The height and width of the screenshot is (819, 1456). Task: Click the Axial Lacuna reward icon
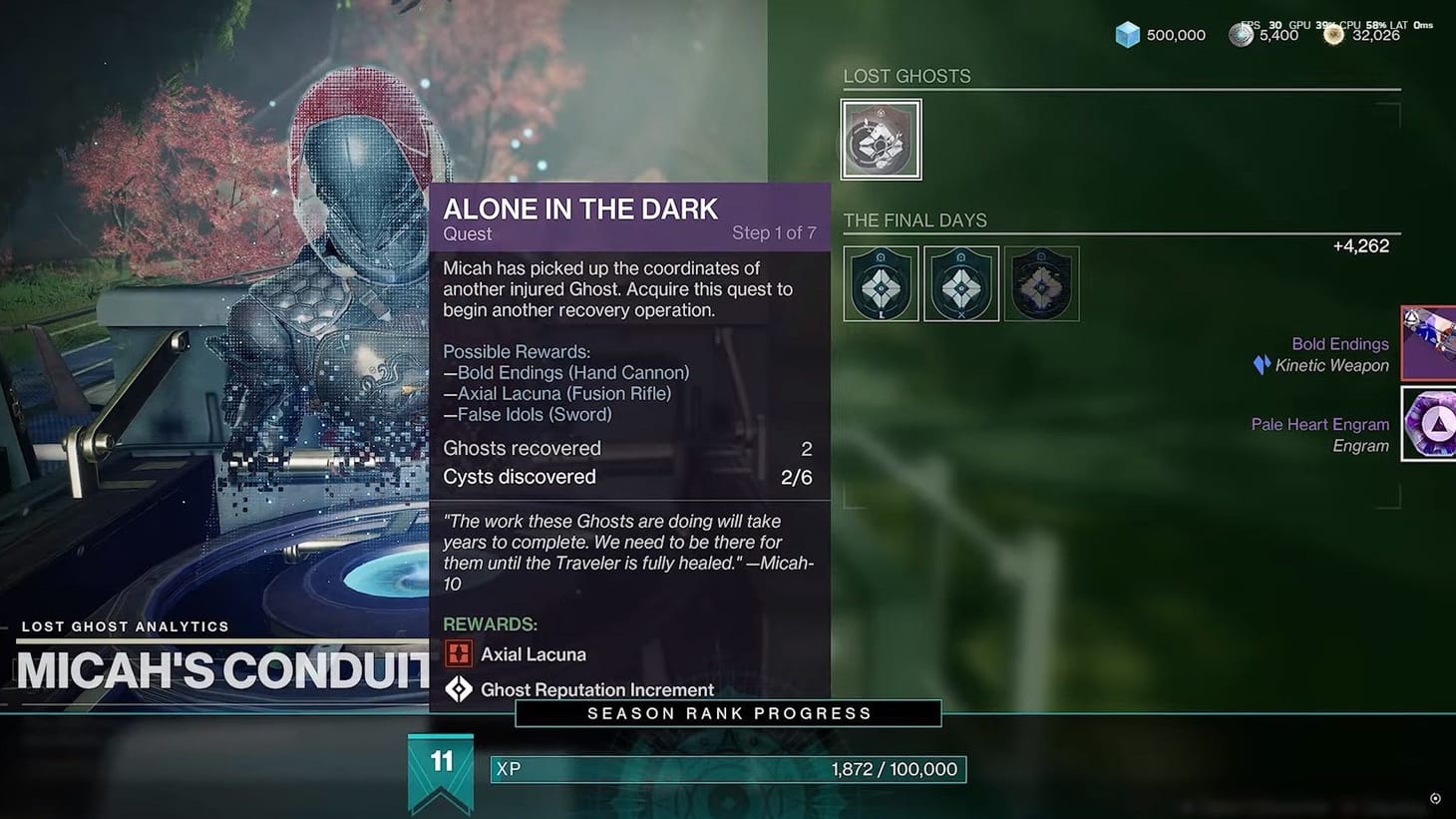[x=459, y=653]
